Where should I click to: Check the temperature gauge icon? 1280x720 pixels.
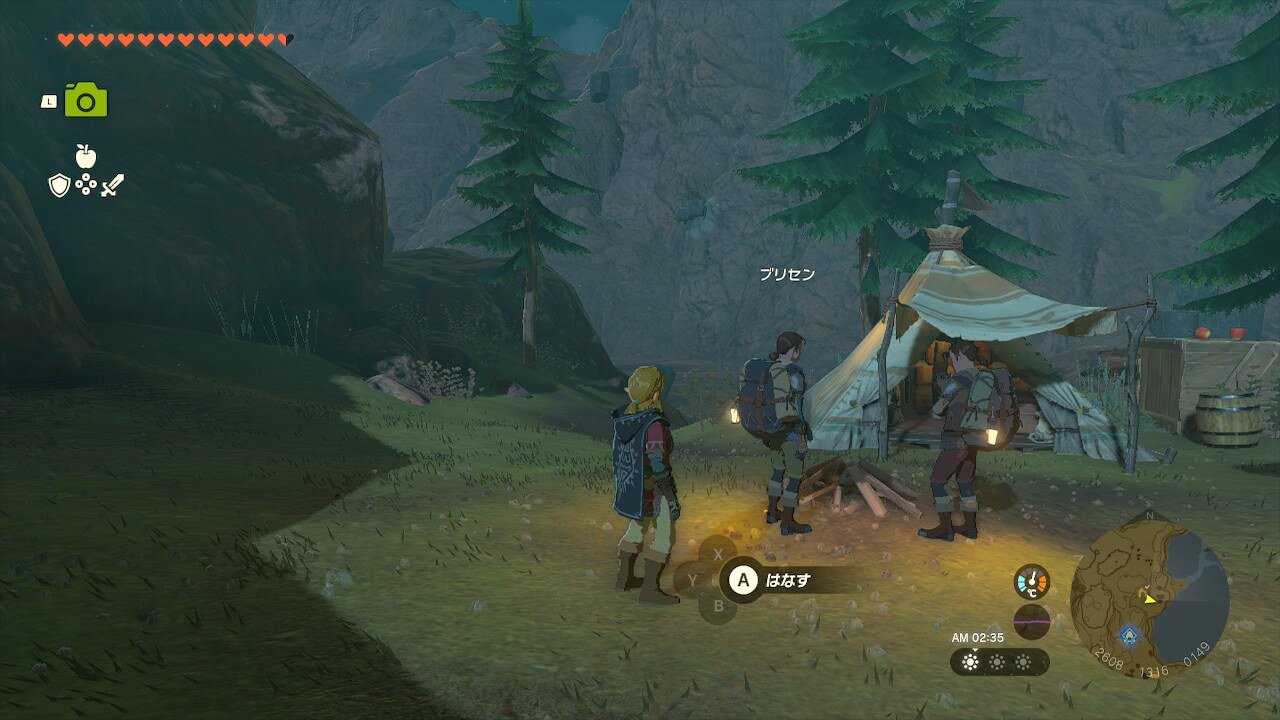coord(1031,582)
